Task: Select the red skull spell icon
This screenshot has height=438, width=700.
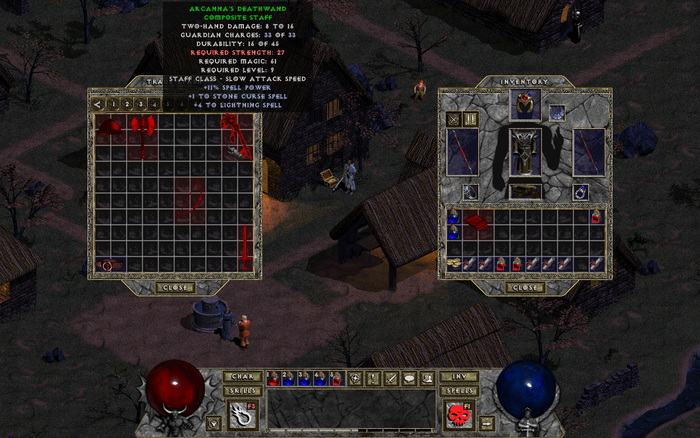Action: 457,415
